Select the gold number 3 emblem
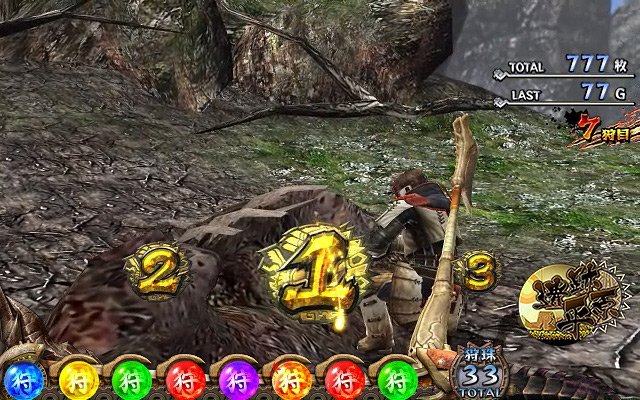The width and height of the screenshot is (640, 400). [479, 270]
